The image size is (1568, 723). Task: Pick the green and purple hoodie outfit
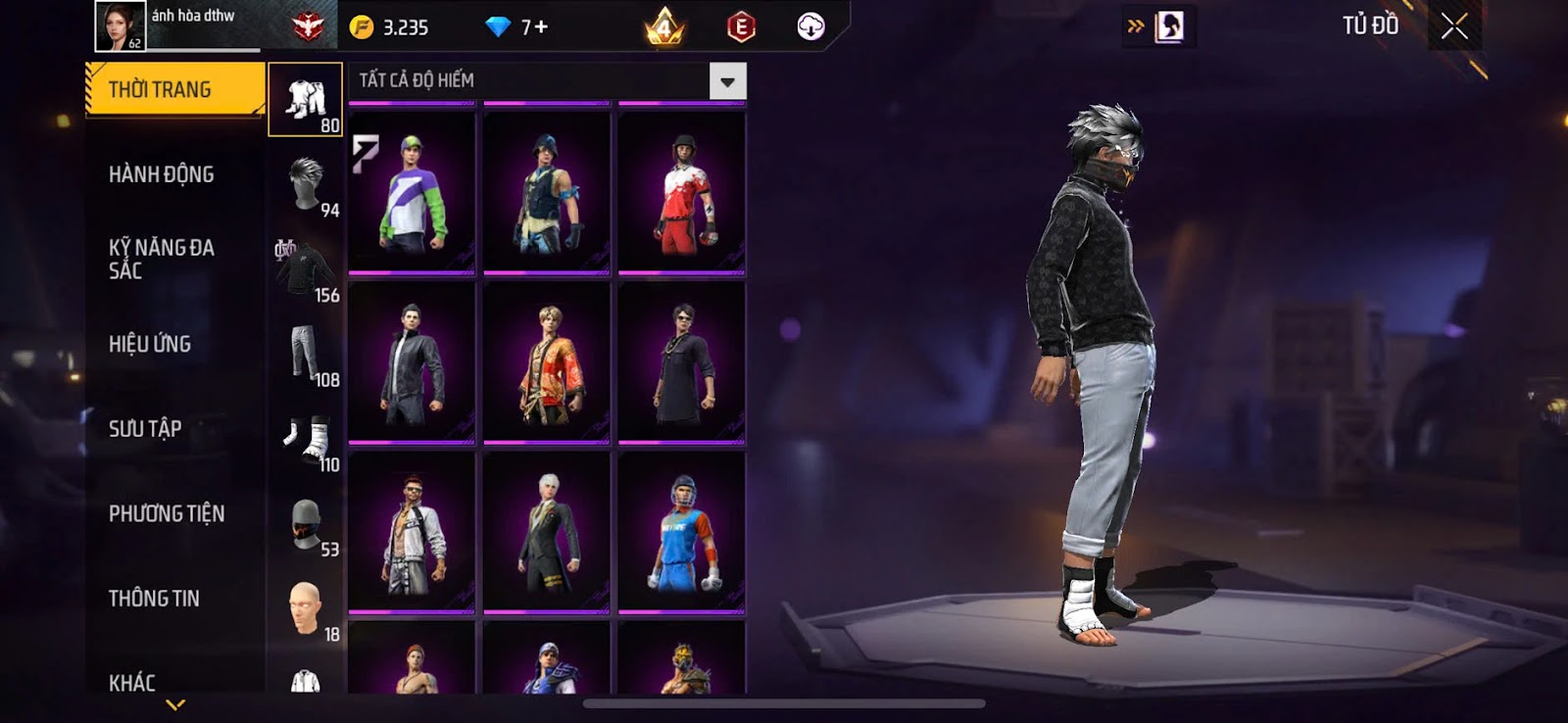(x=412, y=193)
